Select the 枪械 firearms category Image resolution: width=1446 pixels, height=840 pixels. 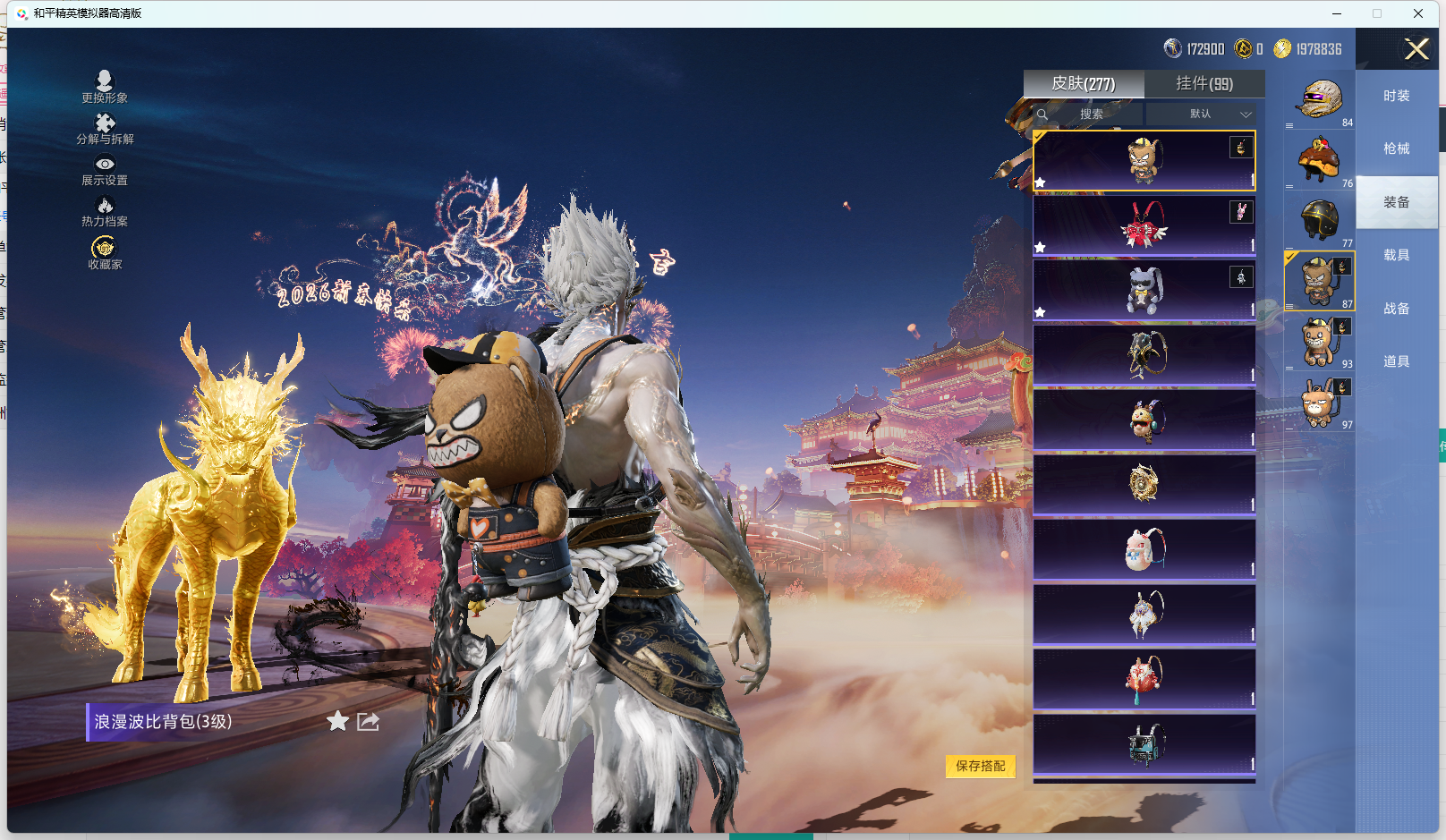tap(1396, 148)
